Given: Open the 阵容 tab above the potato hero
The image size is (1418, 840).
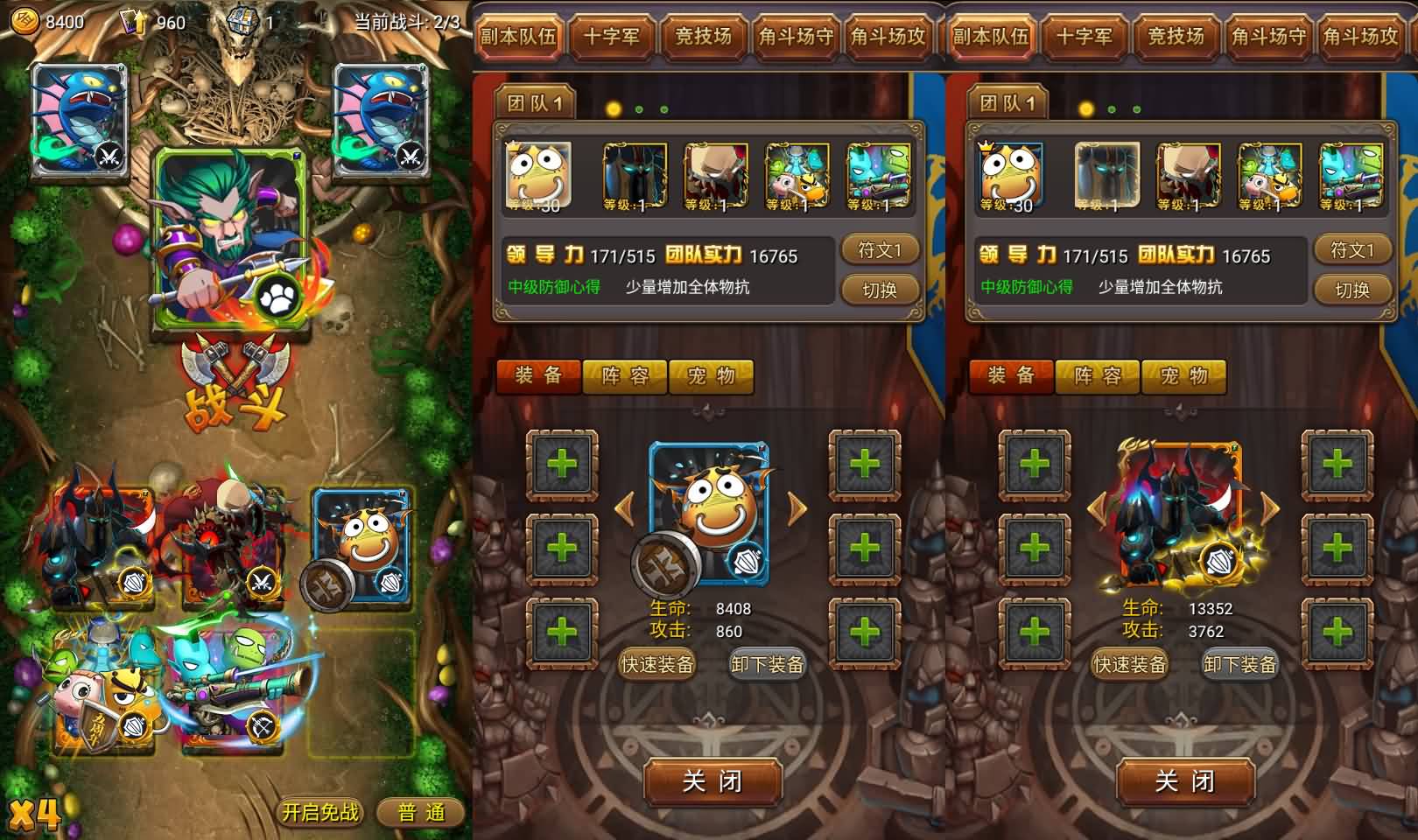Looking at the screenshot, I should pyautogui.click(x=625, y=376).
